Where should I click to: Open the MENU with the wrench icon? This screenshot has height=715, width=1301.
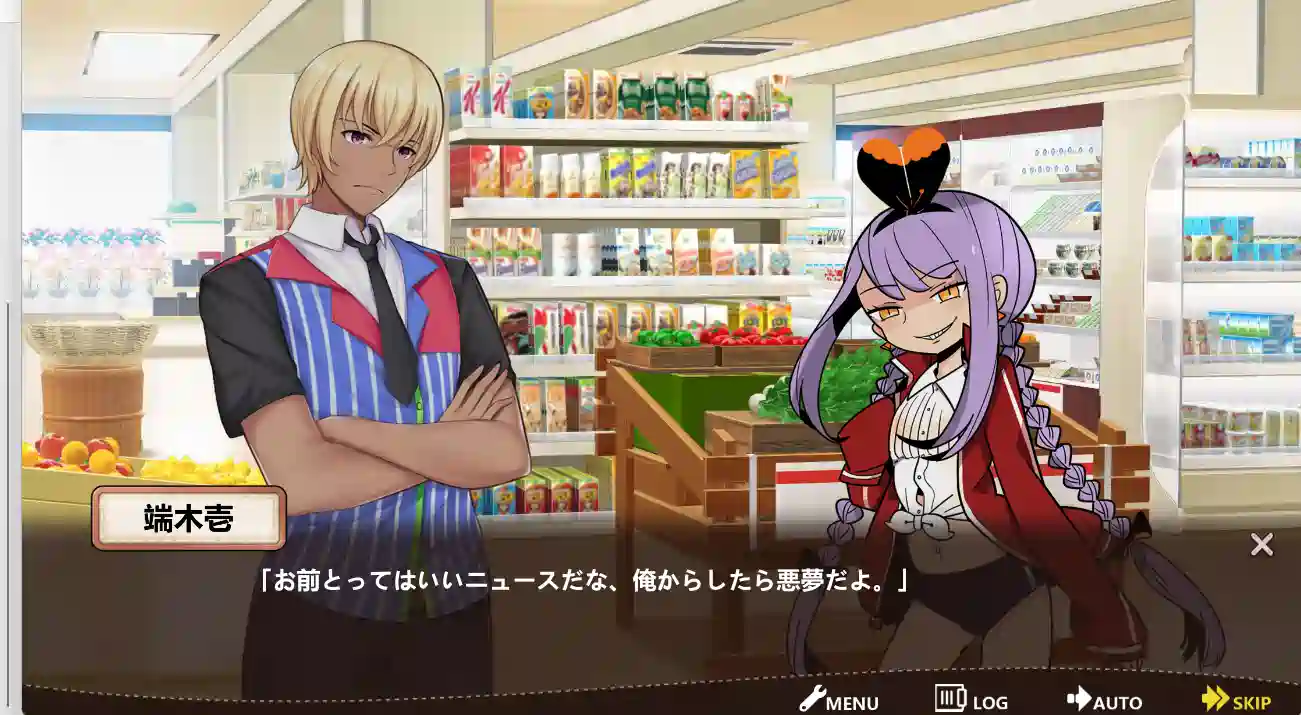tap(839, 701)
